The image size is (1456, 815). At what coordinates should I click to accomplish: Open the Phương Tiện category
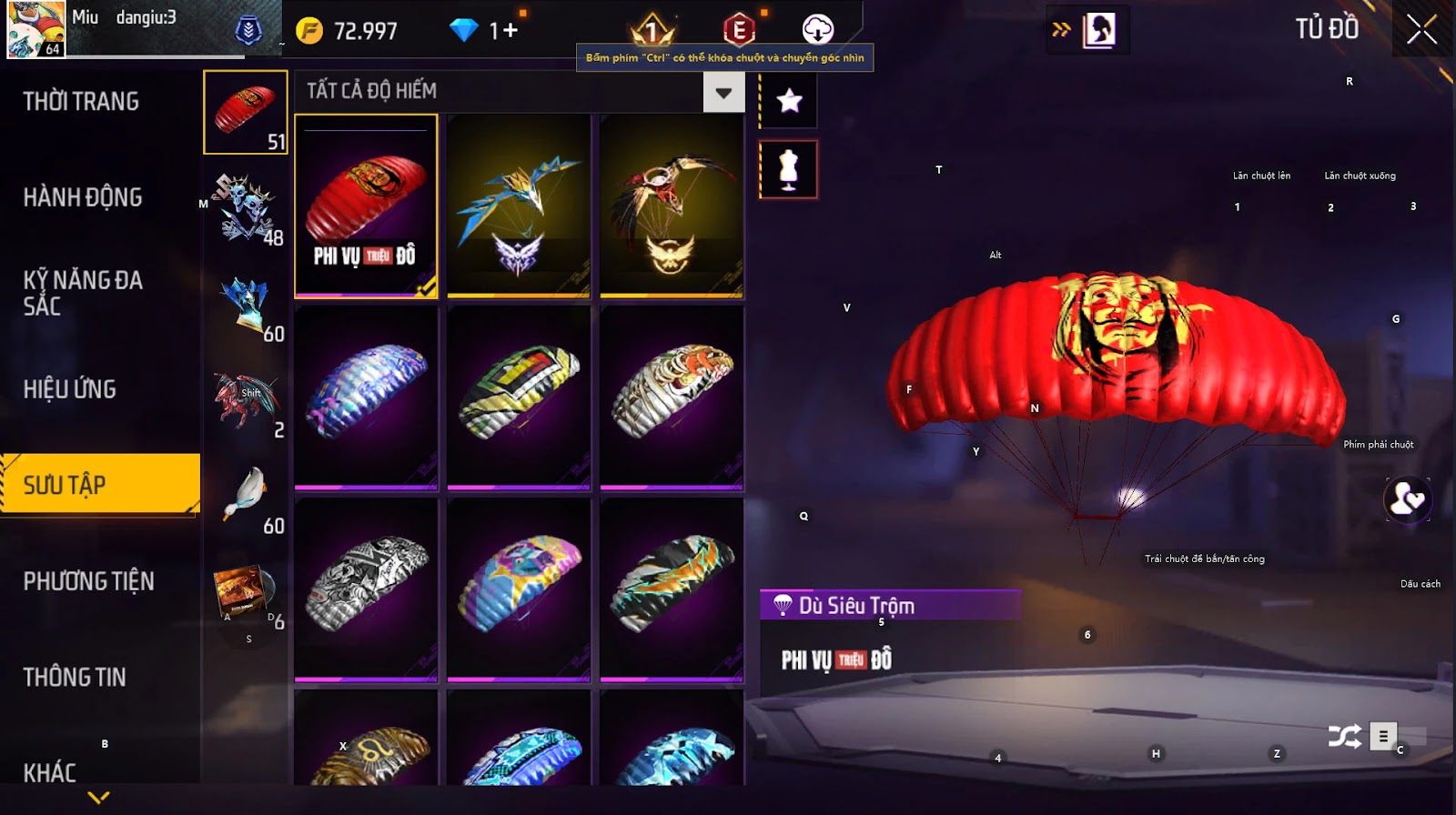pos(88,581)
